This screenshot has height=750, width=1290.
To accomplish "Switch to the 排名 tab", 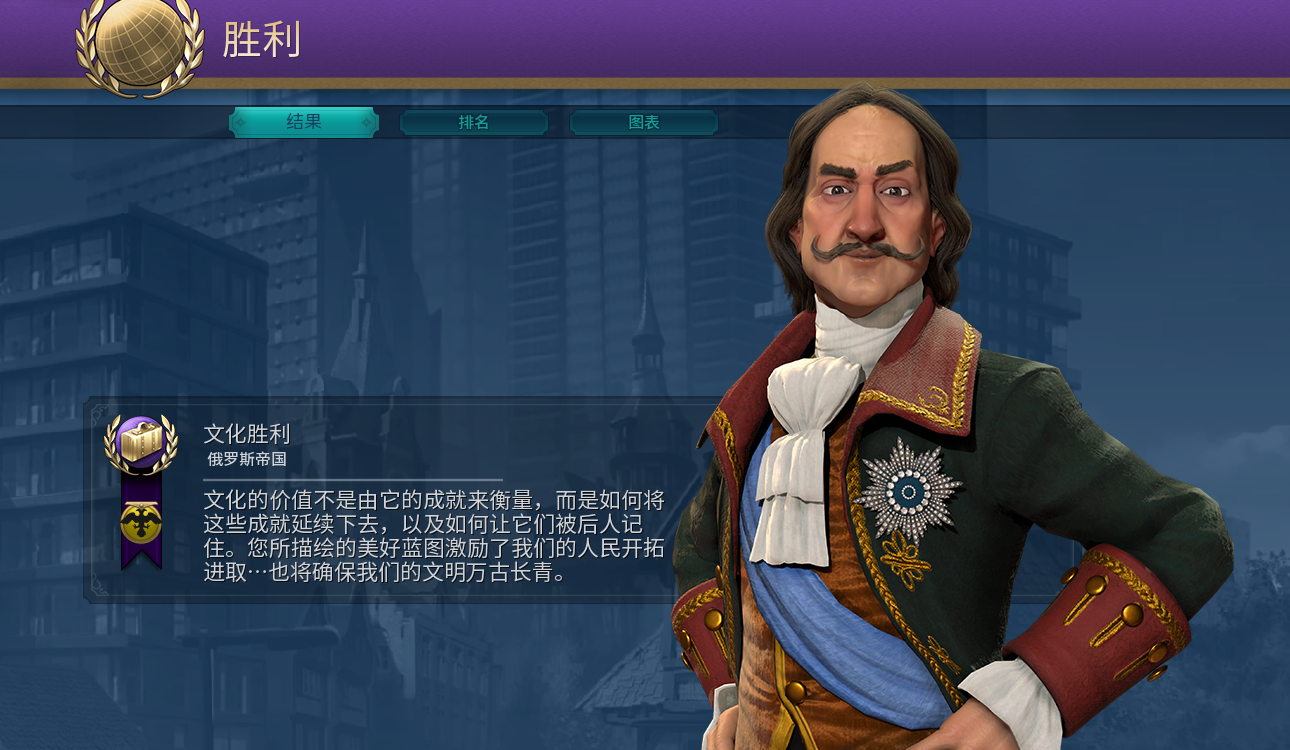I will pyautogui.click(x=473, y=122).
